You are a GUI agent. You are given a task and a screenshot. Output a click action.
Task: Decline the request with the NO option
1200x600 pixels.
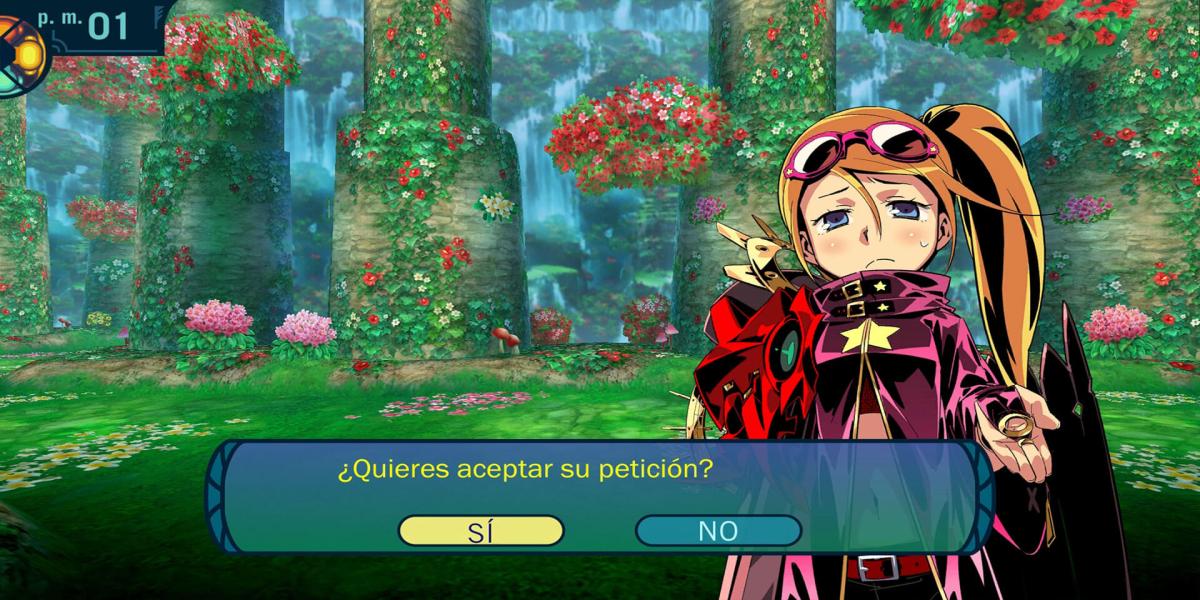pos(717,531)
